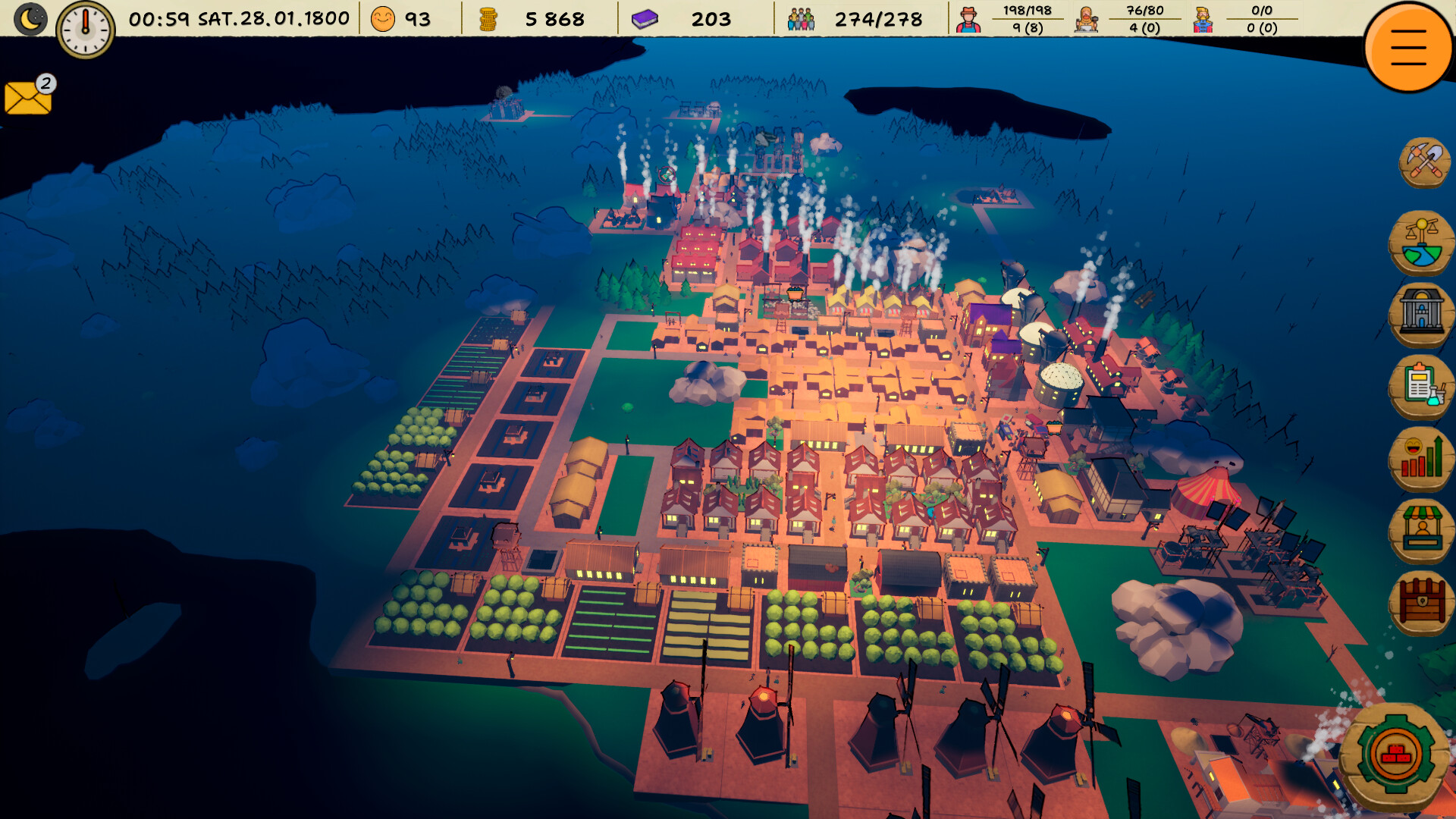Image resolution: width=1456 pixels, height=819 pixels.
Task: Toggle the smiley happiness display
Action: pyautogui.click(x=383, y=17)
